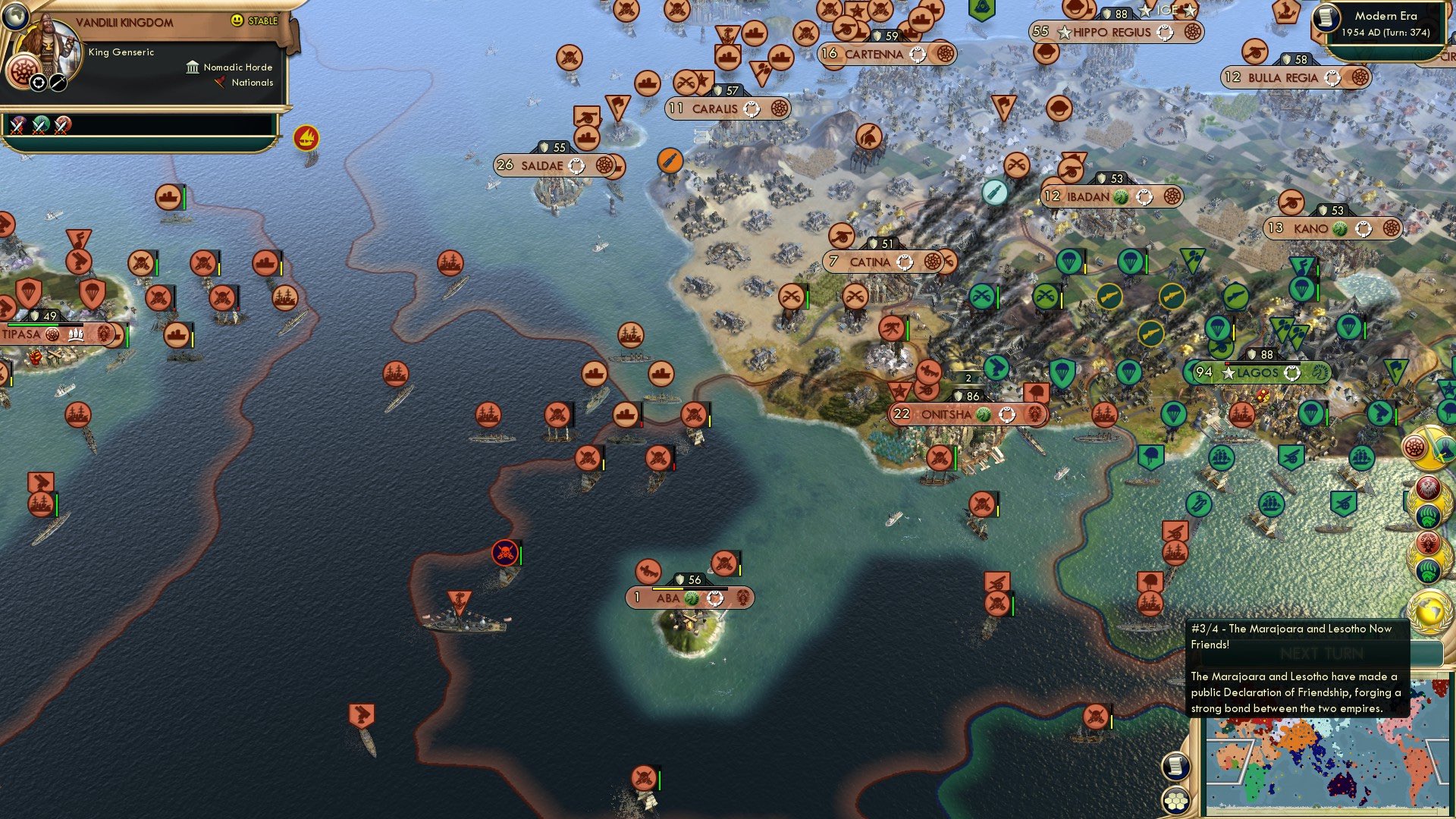The height and width of the screenshot is (819, 1456).
Task: Toggle strategic view with the hex icon
Action: pos(1176,801)
